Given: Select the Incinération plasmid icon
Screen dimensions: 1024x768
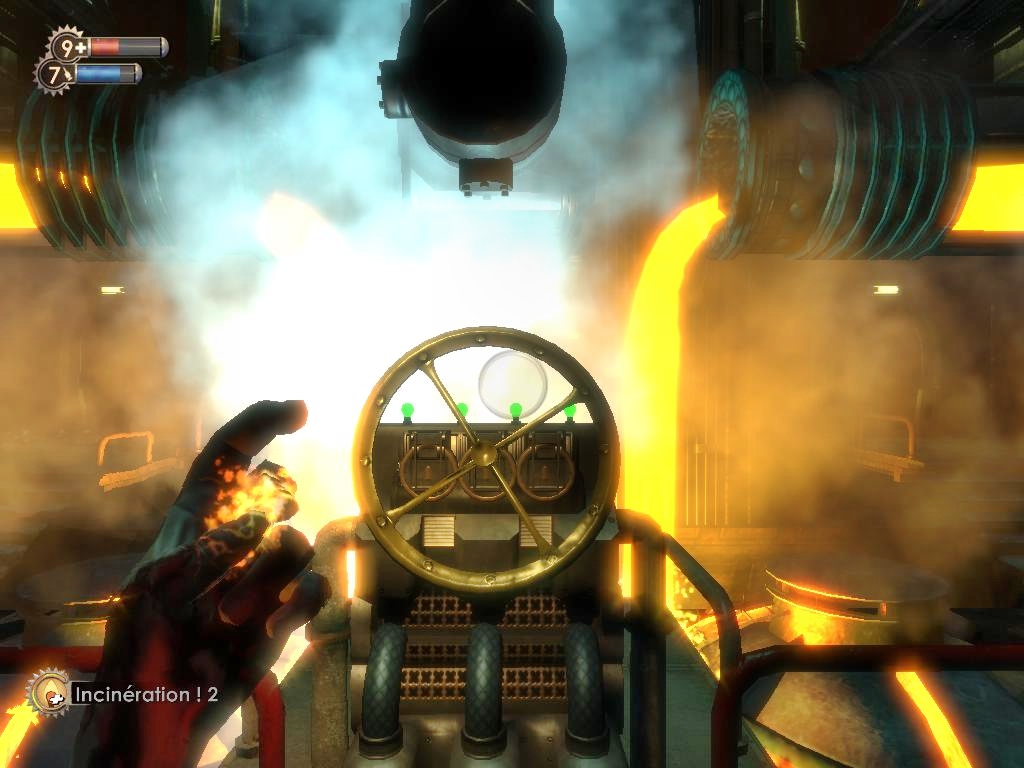Looking at the screenshot, I should [48, 692].
